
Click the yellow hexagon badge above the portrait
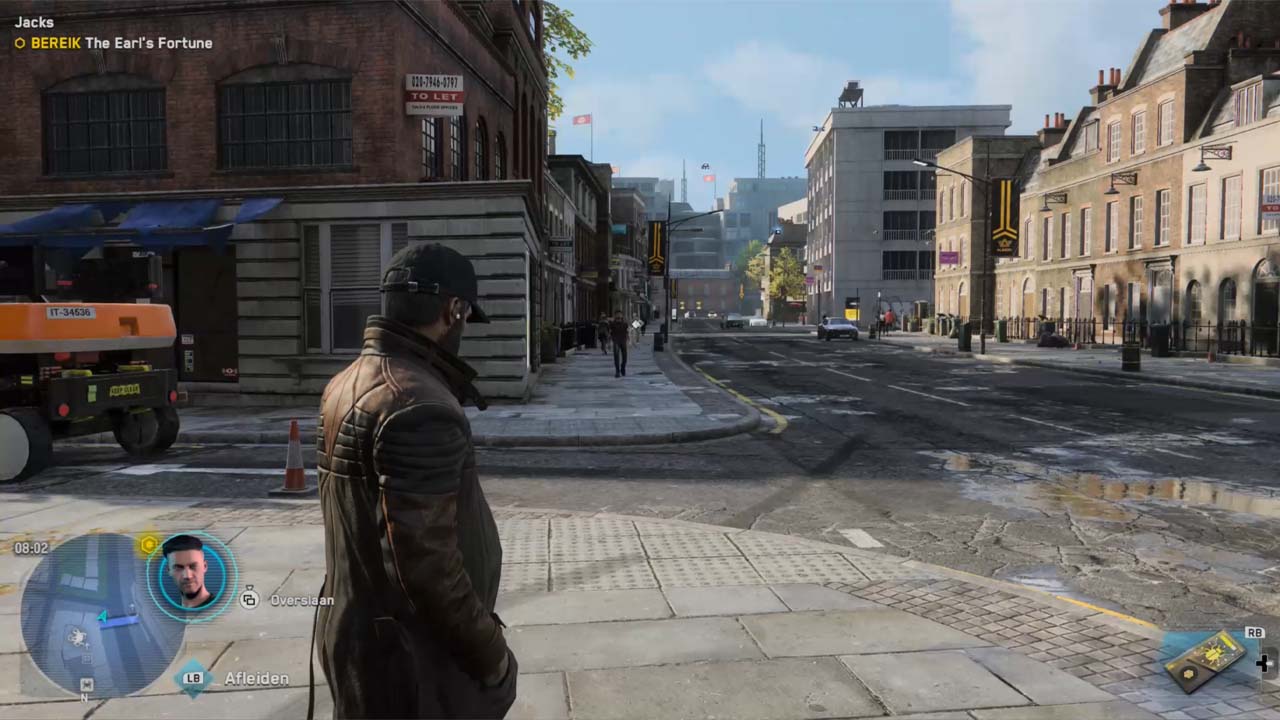149,544
